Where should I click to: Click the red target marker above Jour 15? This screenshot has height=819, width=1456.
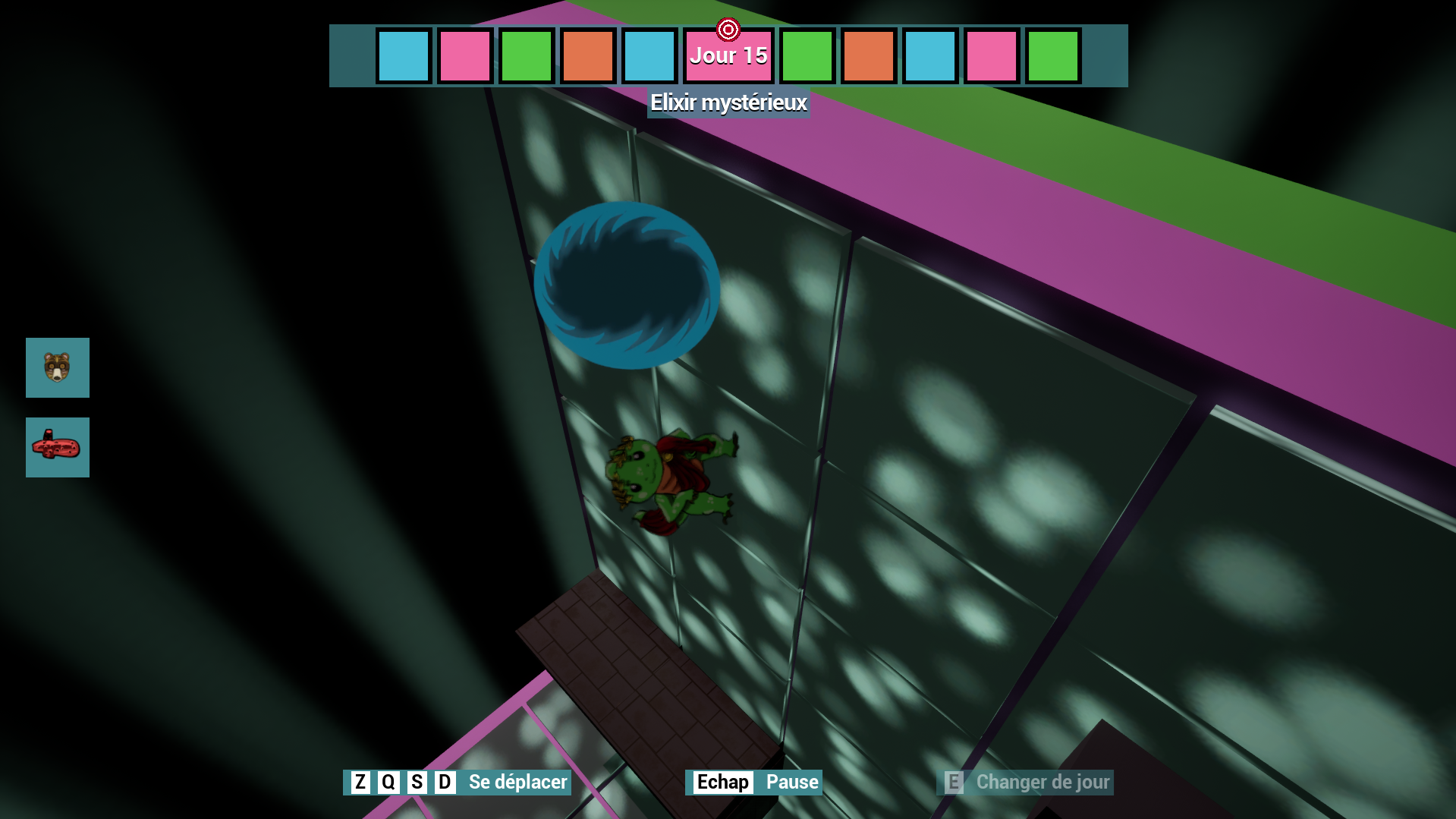point(728,29)
